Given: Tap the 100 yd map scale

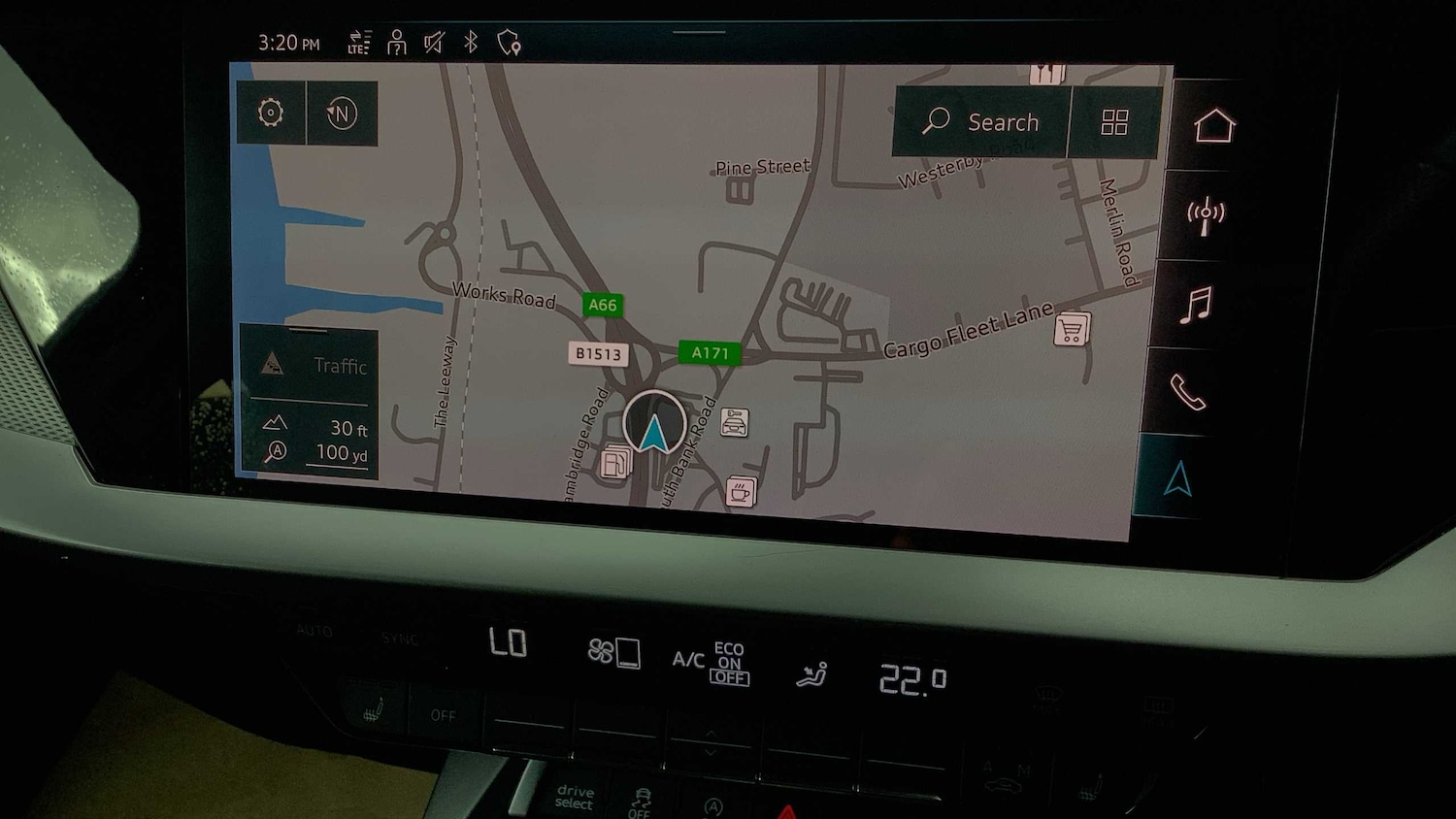Looking at the screenshot, I should click(x=340, y=453).
